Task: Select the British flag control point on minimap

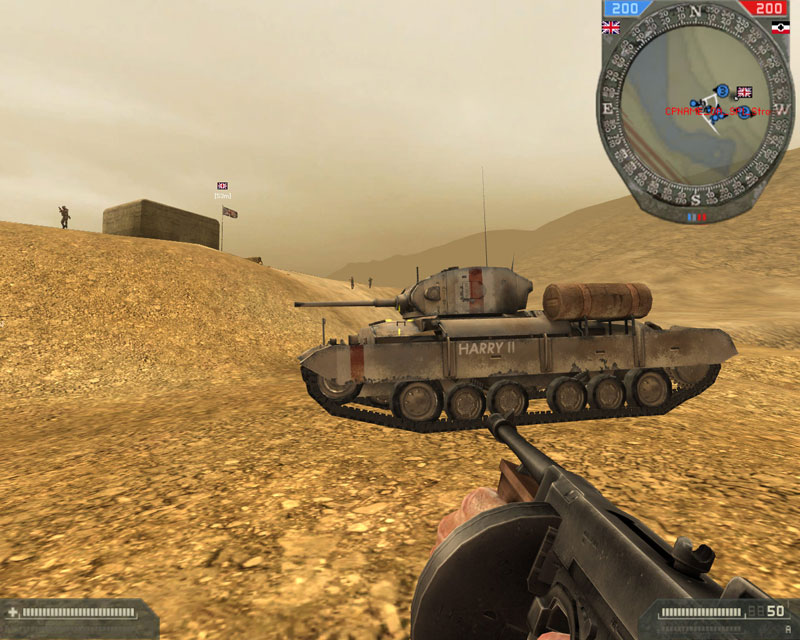Action: coord(744,92)
